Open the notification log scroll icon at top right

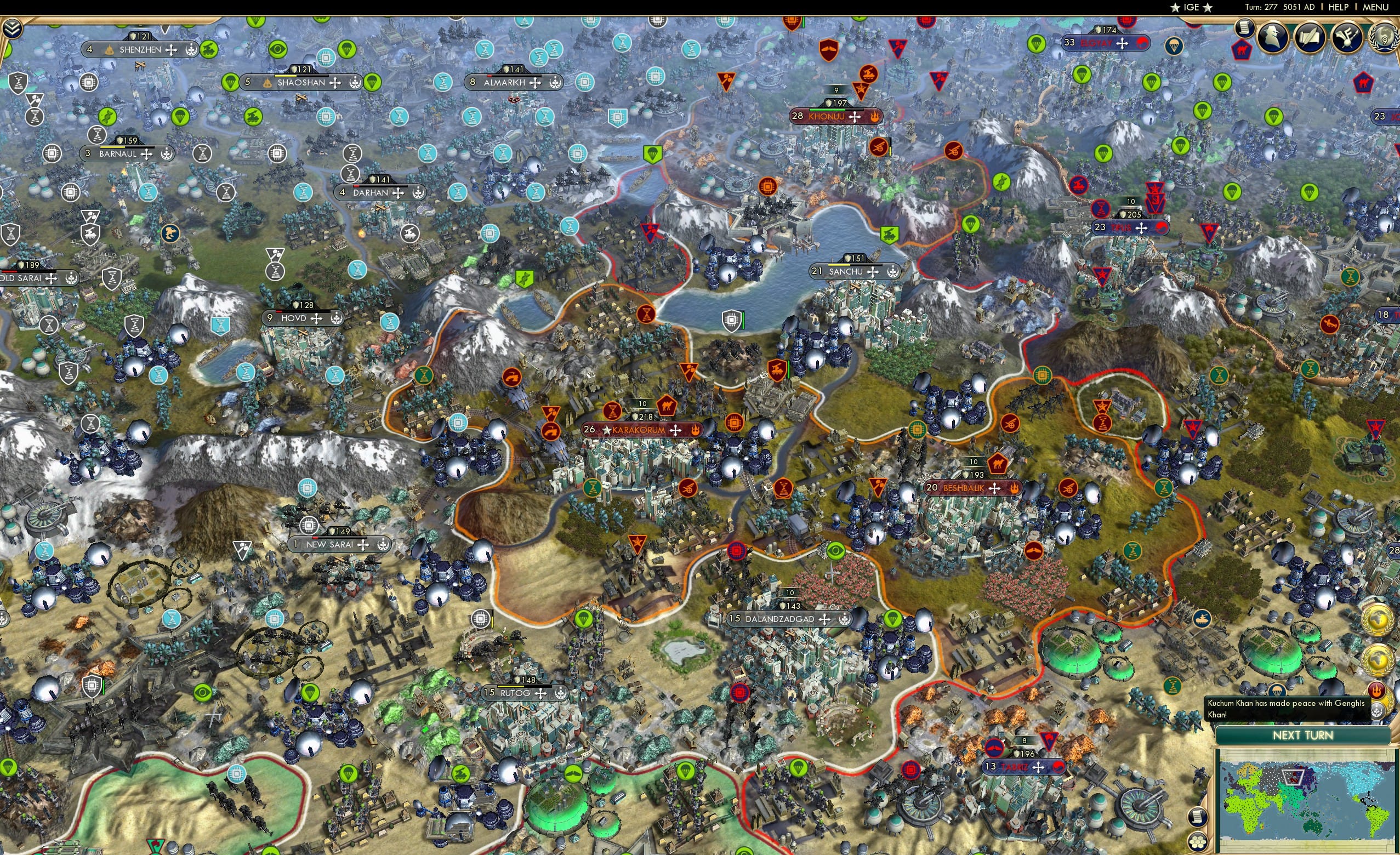pos(1245,29)
